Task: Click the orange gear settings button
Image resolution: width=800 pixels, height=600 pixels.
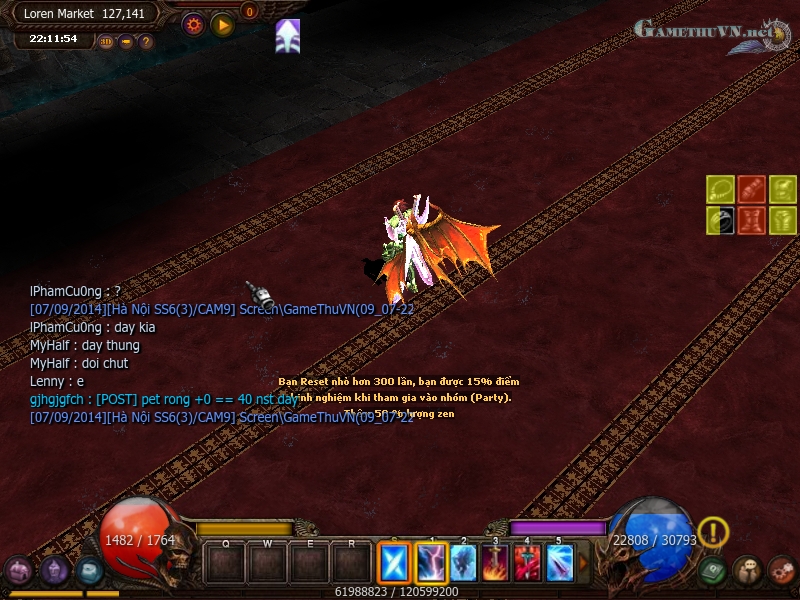Action: tap(193, 24)
